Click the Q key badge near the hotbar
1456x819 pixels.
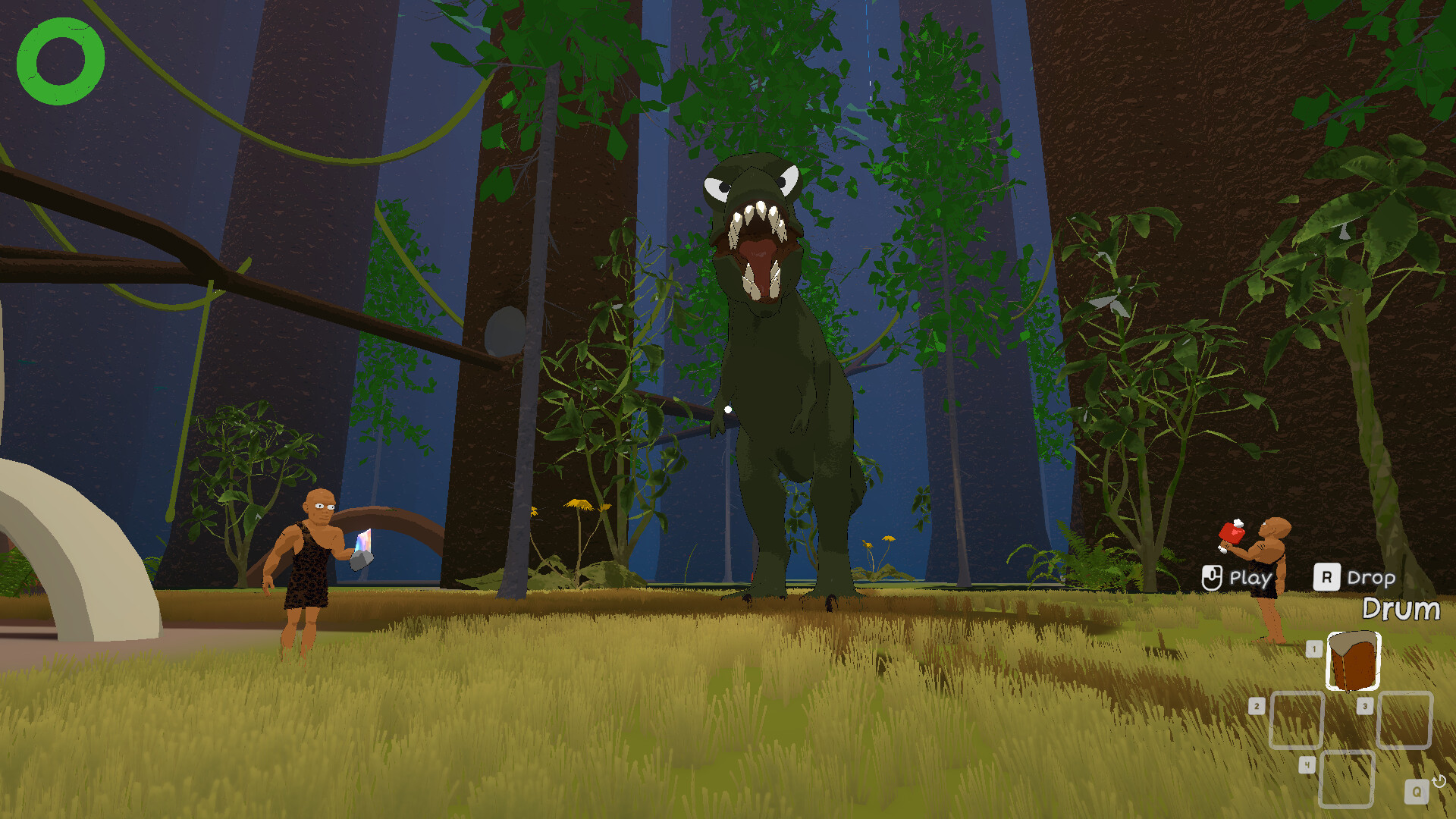[x=1417, y=791]
